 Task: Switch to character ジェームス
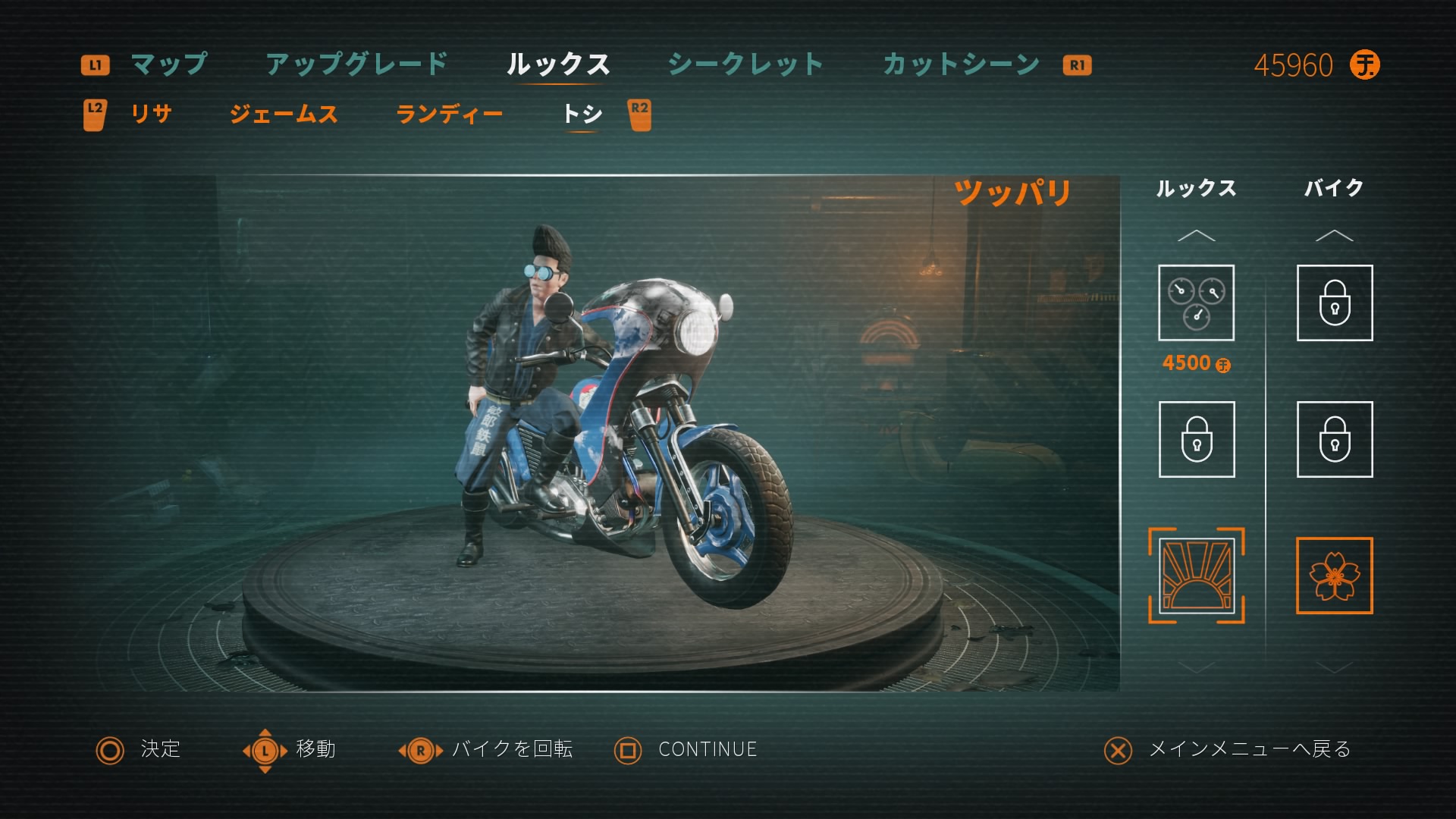[284, 115]
